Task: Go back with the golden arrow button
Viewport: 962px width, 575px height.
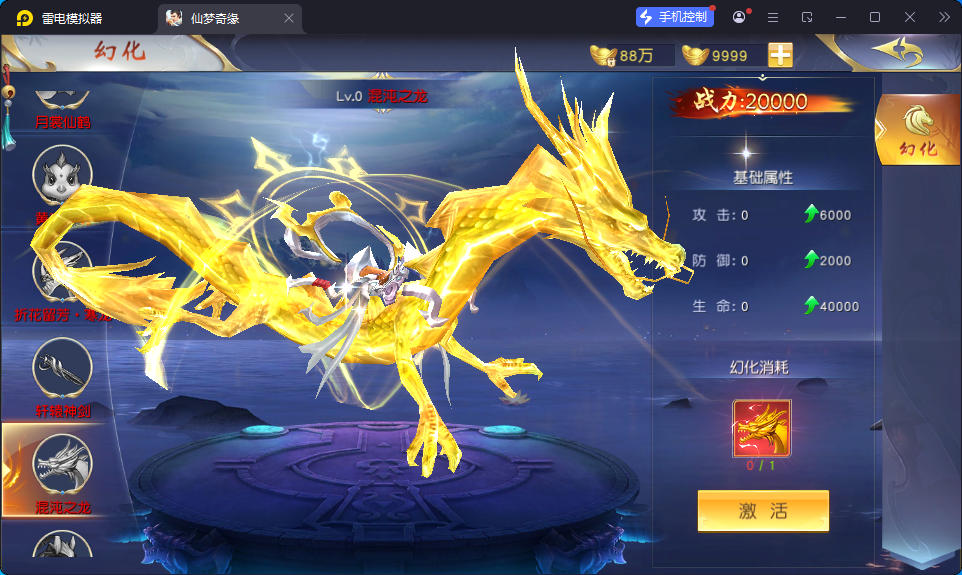Action: (893, 51)
